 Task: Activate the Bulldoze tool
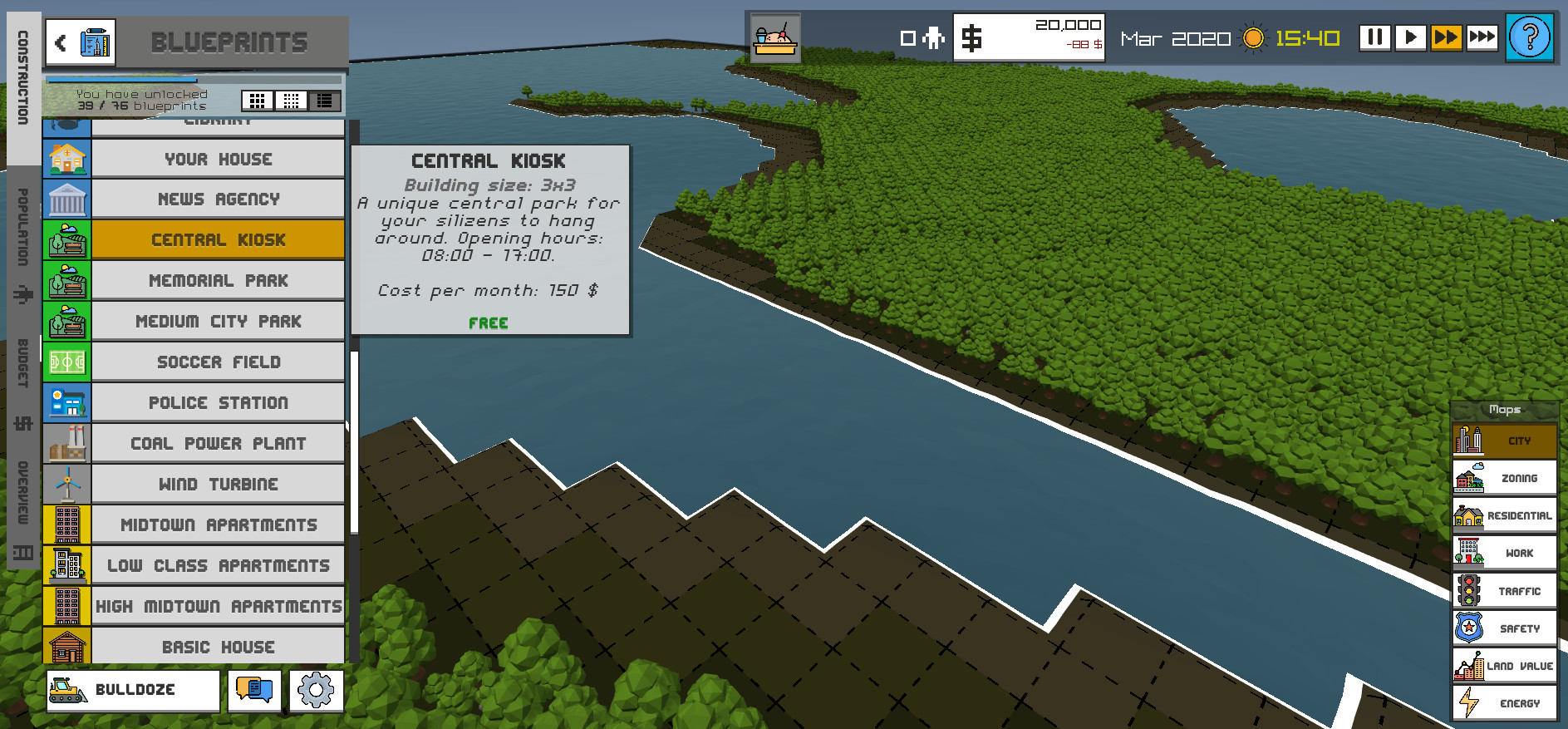click(133, 690)
